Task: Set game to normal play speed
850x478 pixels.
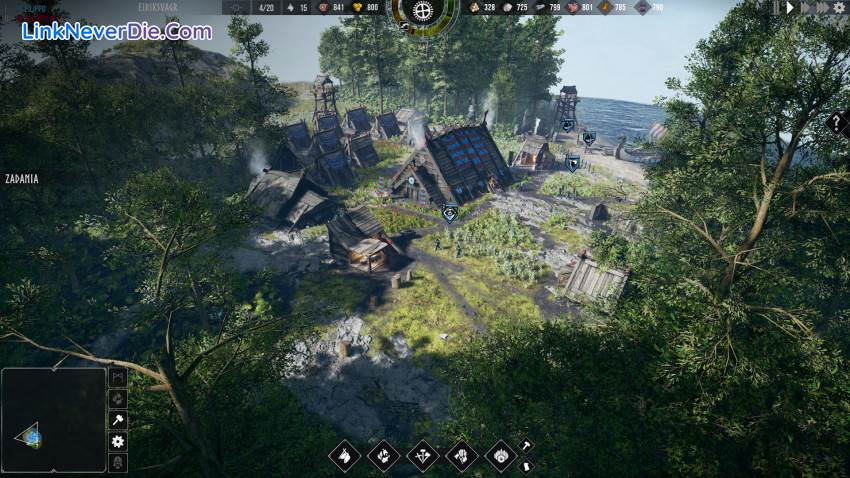Action: click(x=790, y=7)
